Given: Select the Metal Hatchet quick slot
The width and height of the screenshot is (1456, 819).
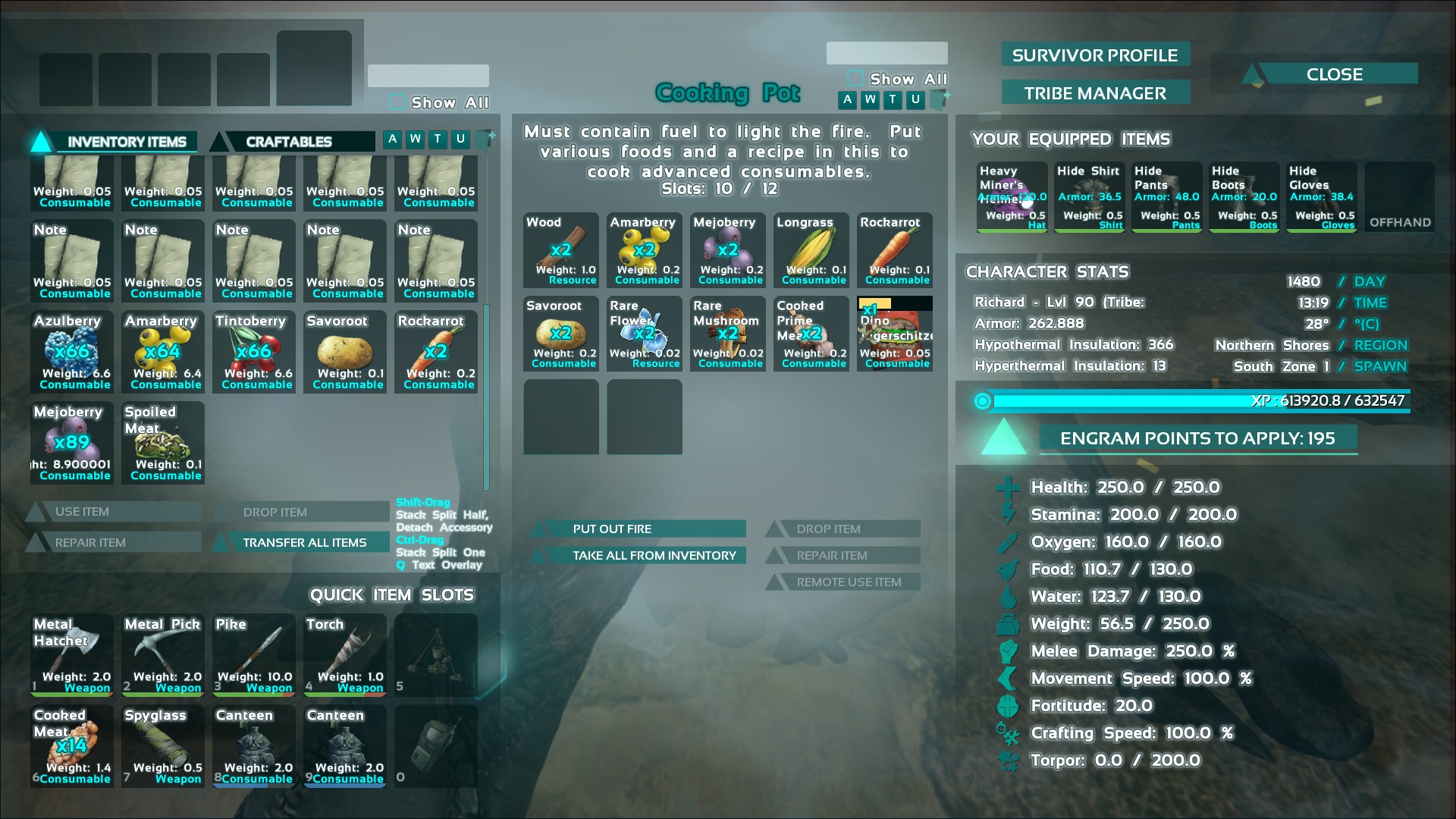Looking at the screenshot, I should pos(72,655).
